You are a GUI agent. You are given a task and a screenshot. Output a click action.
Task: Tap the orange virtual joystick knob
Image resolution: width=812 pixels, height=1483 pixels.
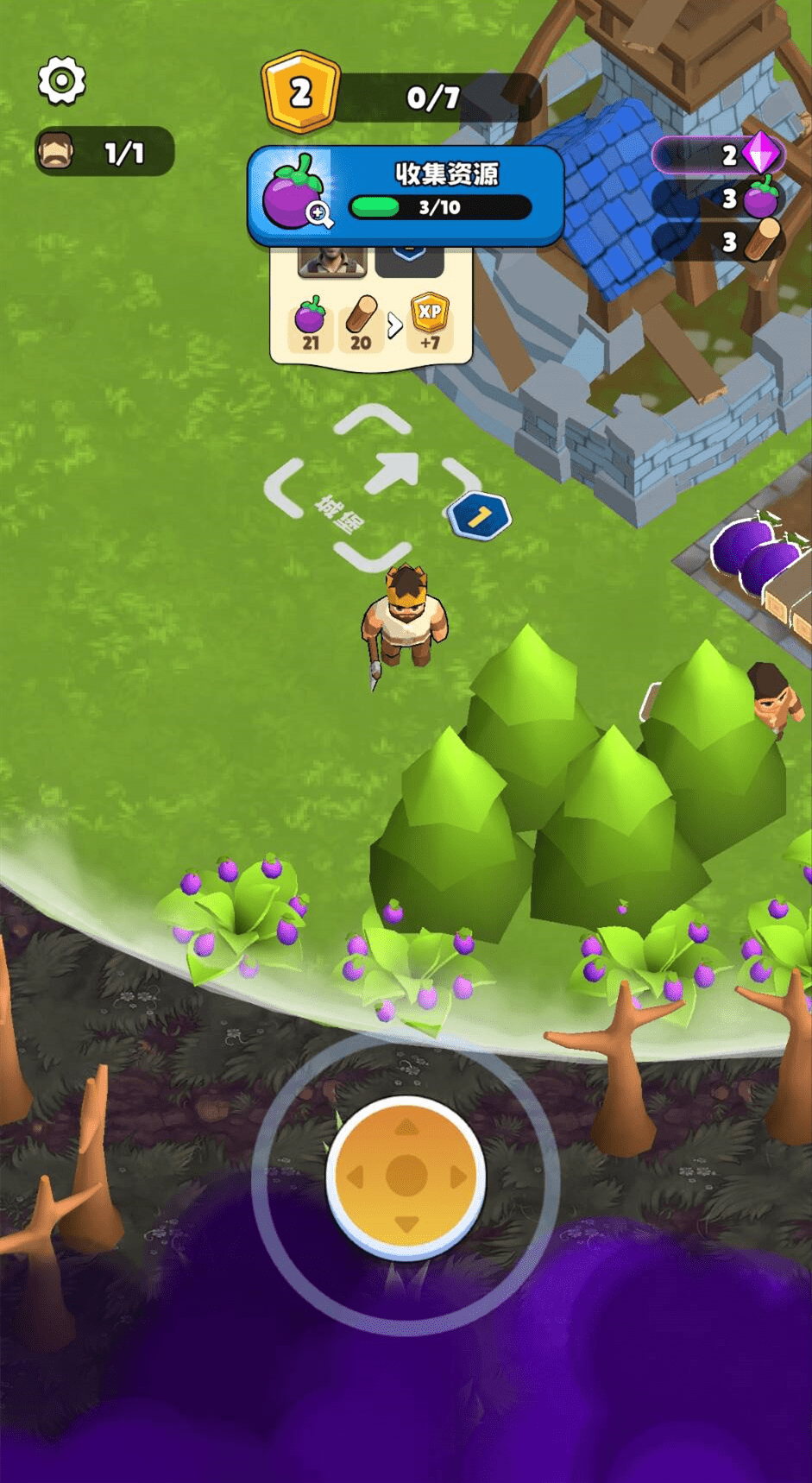406,1177
